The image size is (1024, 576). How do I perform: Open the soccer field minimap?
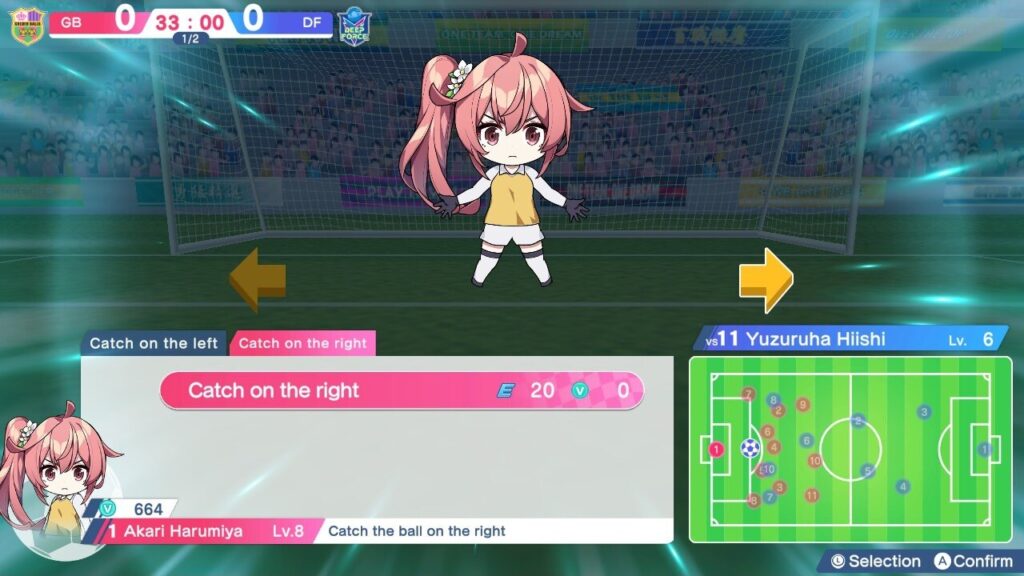click(x=850, y=449)
